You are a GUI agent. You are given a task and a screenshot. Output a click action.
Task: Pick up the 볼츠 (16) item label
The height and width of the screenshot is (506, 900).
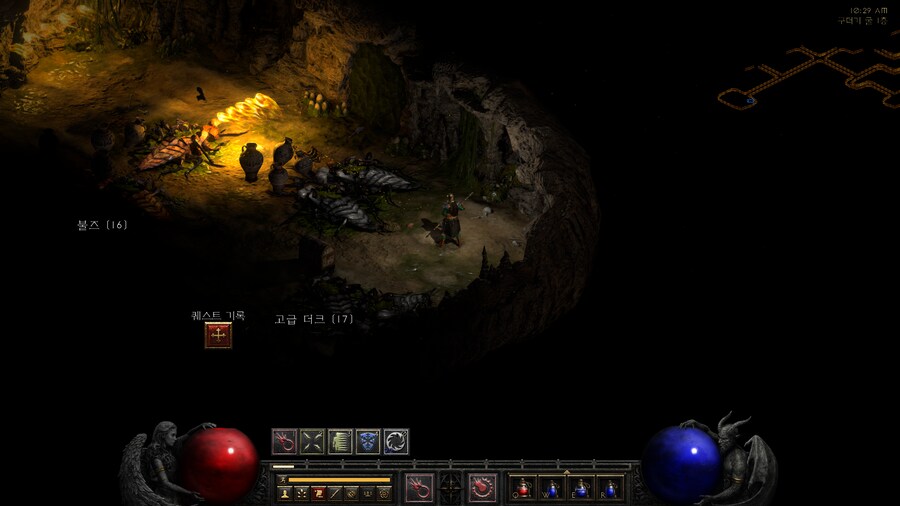click(x=102, y=225)
